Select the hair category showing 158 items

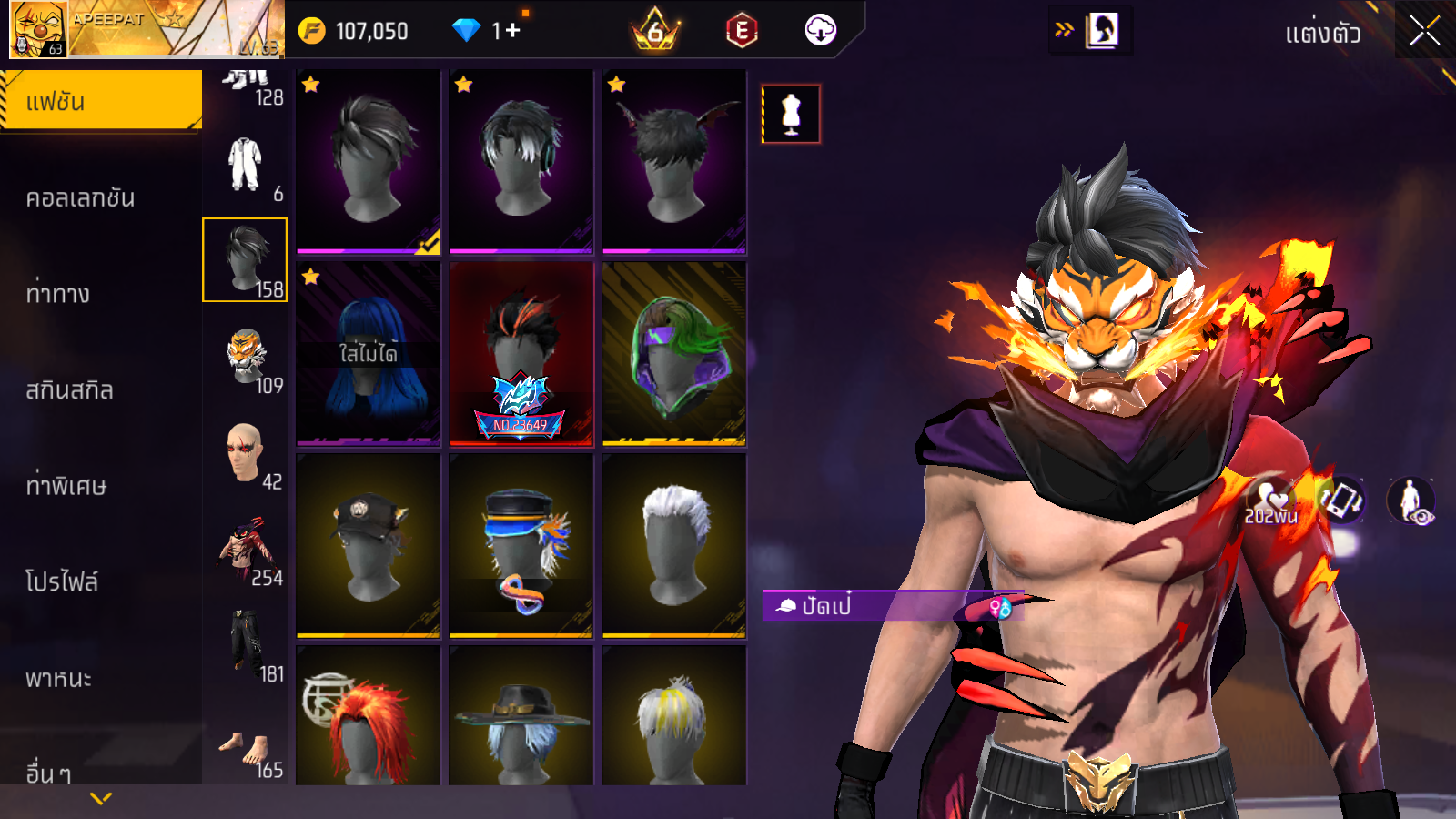coord(245,260)
